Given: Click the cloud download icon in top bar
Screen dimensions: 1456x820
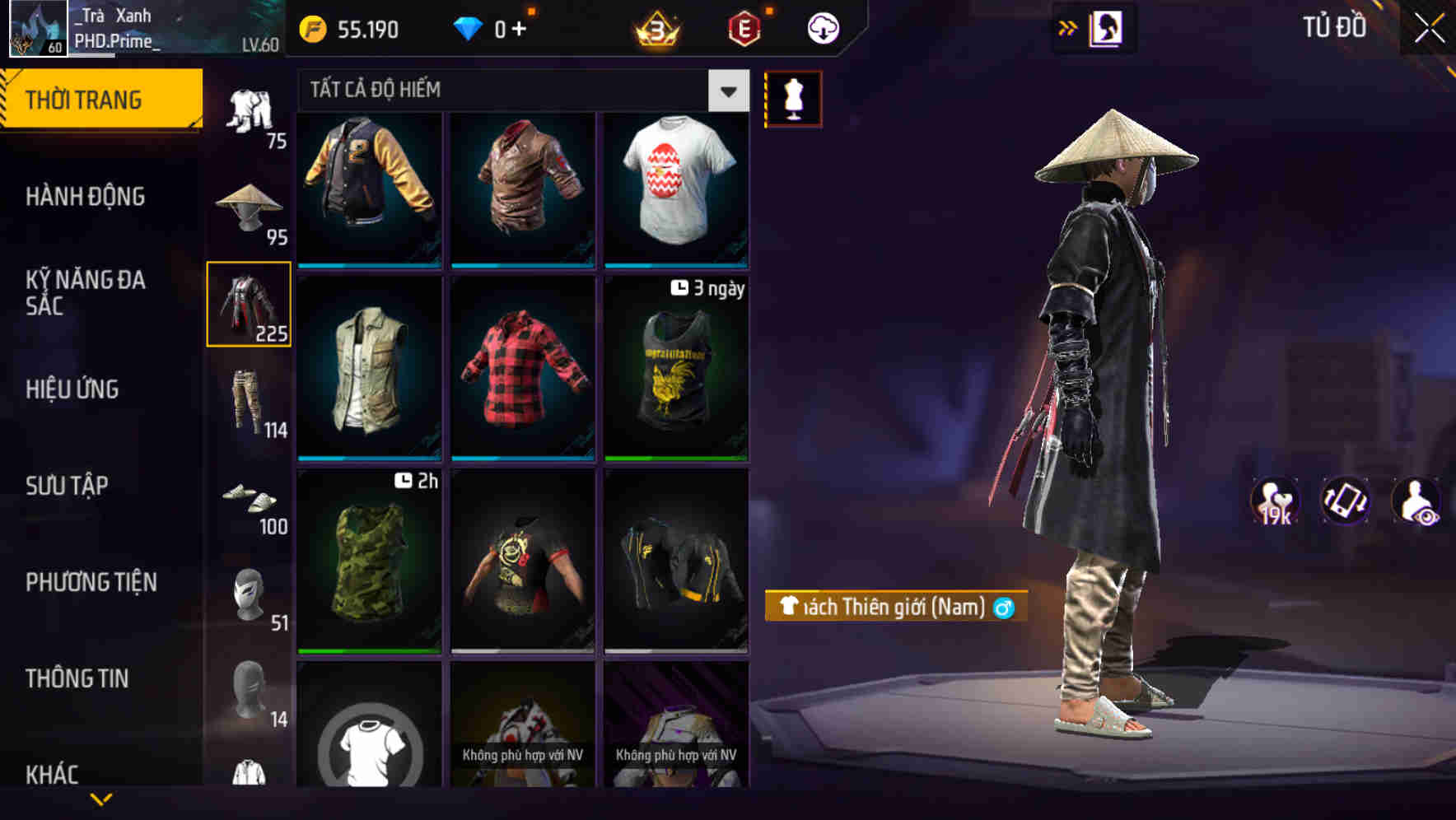Looking at the screenshot, I should point(821,26).
